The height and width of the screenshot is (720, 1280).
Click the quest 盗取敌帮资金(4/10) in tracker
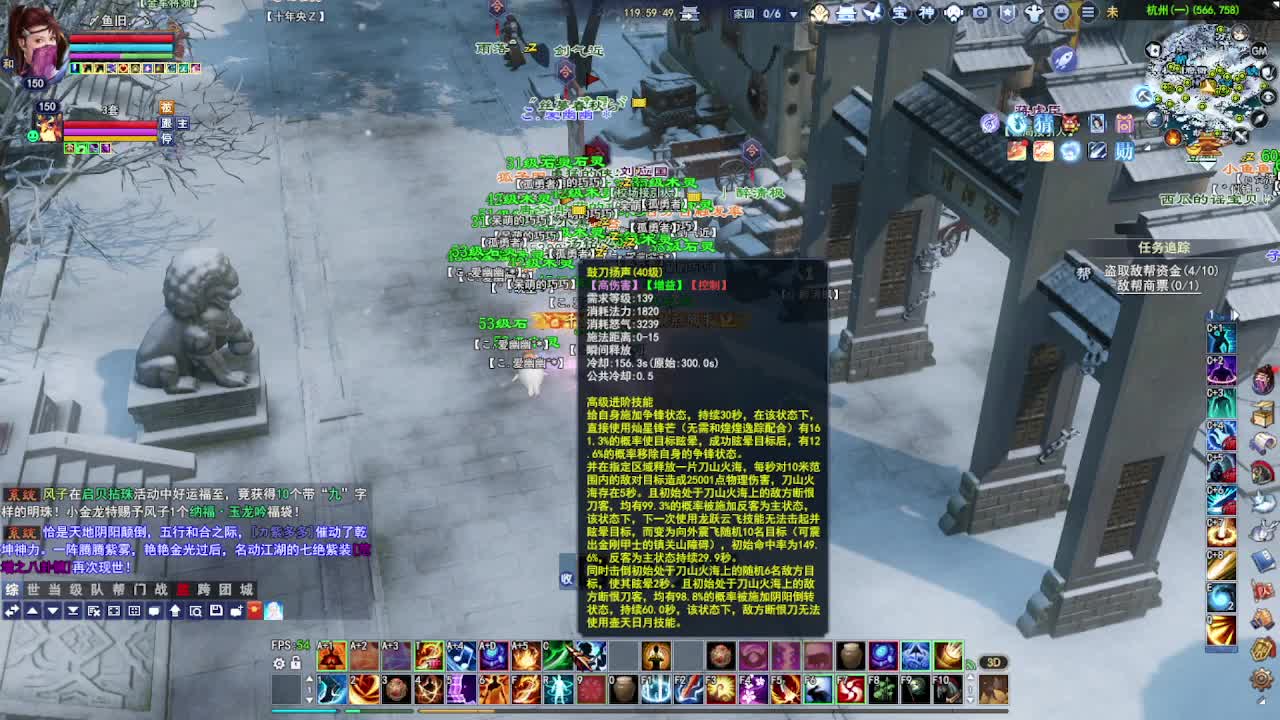pyautogui.click(x=1161, y=271)
